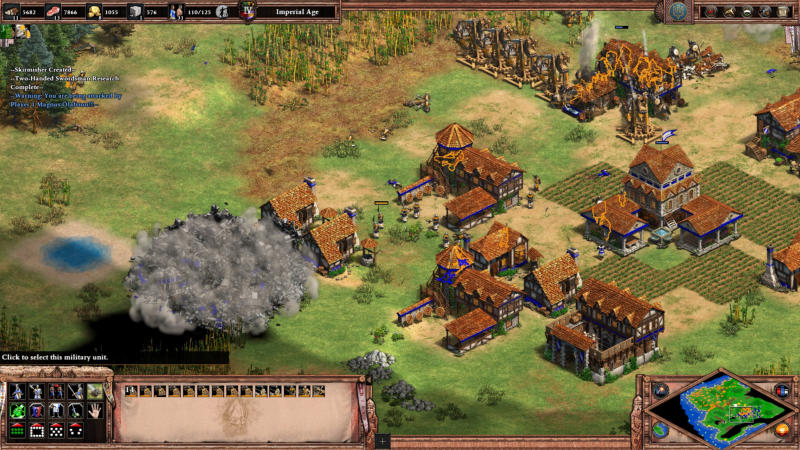800x450 pixels.
Task: Choose the green box formation button
Action: [x=17, y=430]
